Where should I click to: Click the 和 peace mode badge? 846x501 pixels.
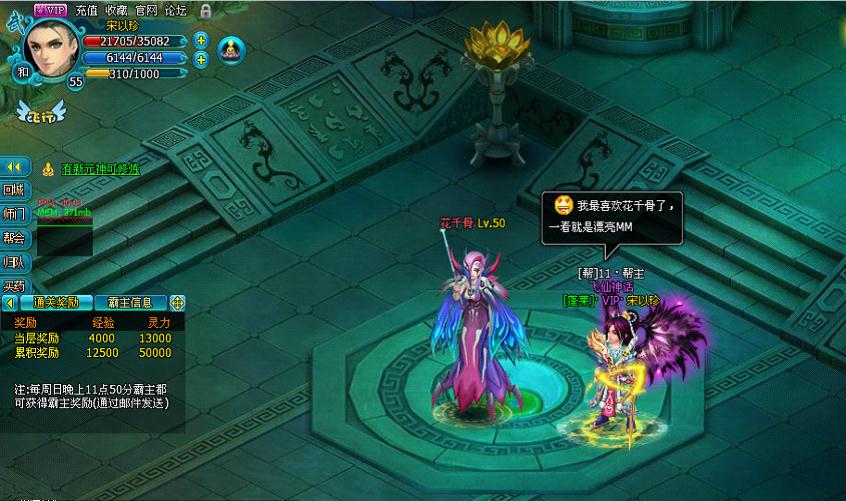pos(22,72)
